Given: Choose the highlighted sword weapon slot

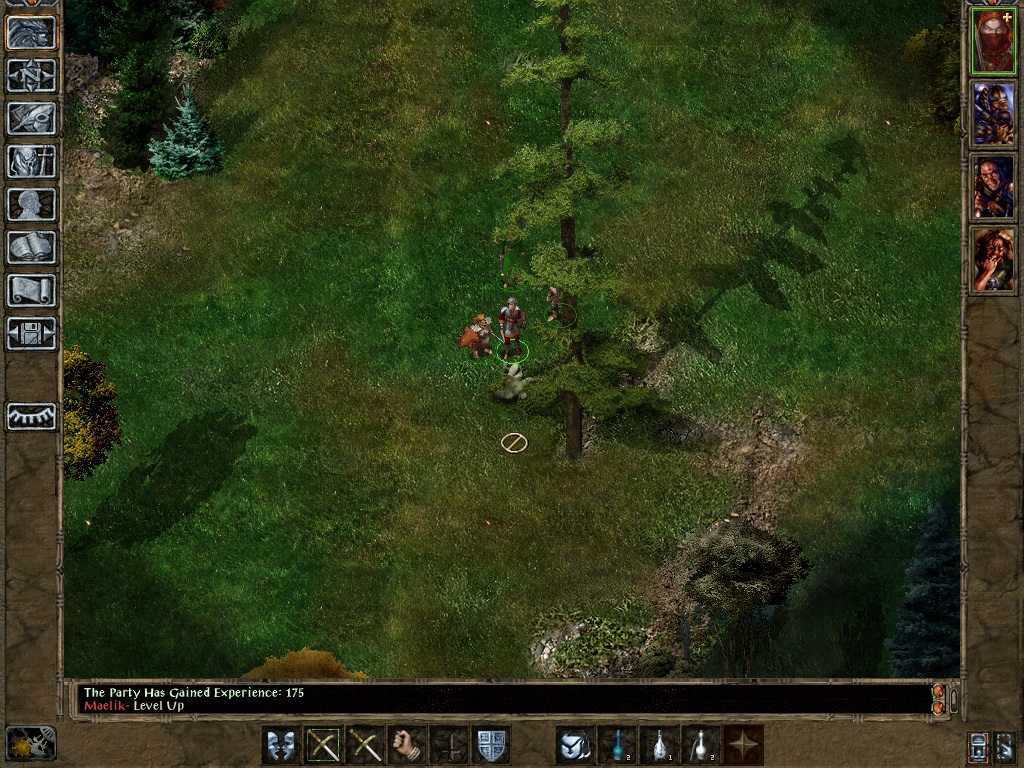Looking at the screenshot, I should pos(322,745).
